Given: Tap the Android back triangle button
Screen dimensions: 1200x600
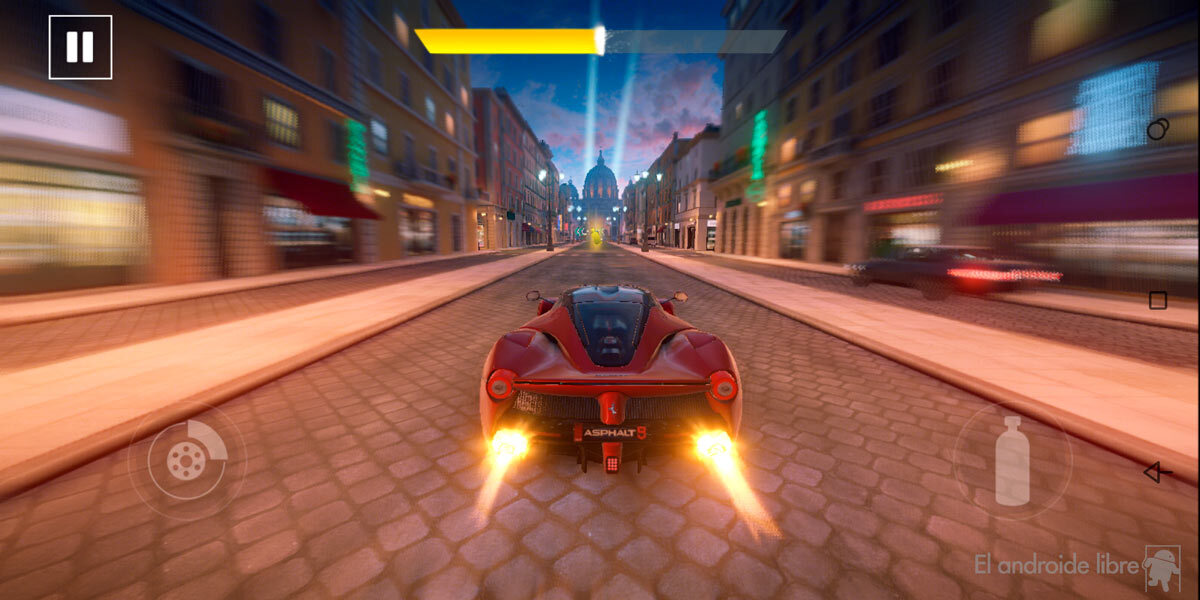Looking at the screenshot, I should [1157, 472].
